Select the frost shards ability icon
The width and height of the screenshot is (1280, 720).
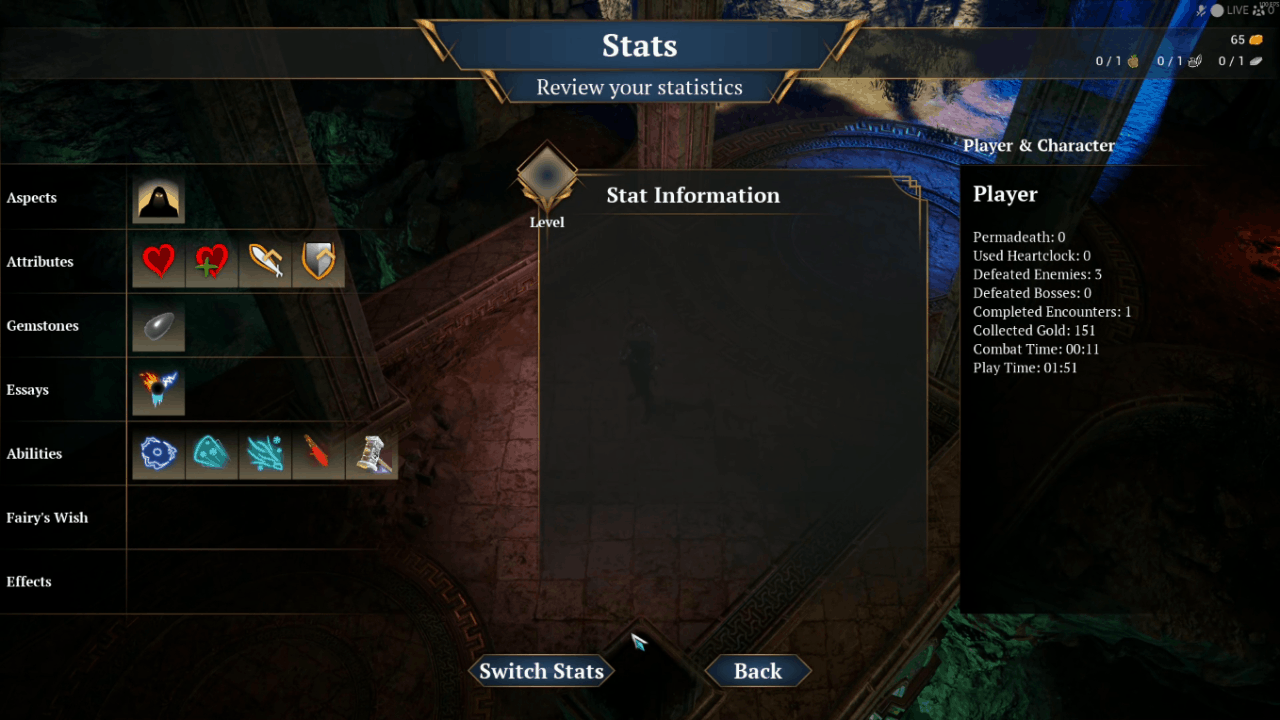pyautogui.click(x=265, y=454)
